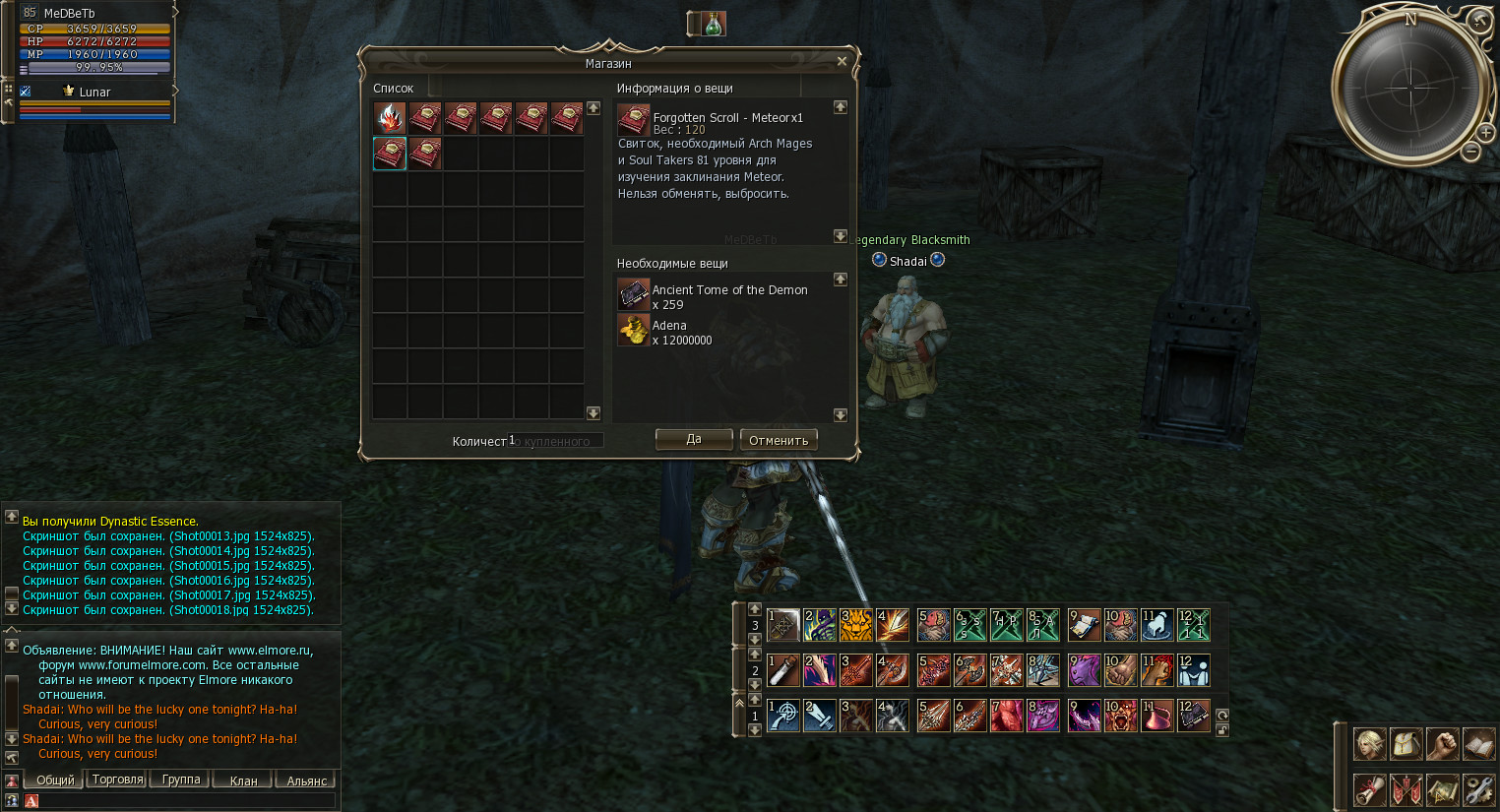The width and height of the screenshot is (1500, 812).
Task: Open the actions fist icon
Action: [x=1442, y=744]
